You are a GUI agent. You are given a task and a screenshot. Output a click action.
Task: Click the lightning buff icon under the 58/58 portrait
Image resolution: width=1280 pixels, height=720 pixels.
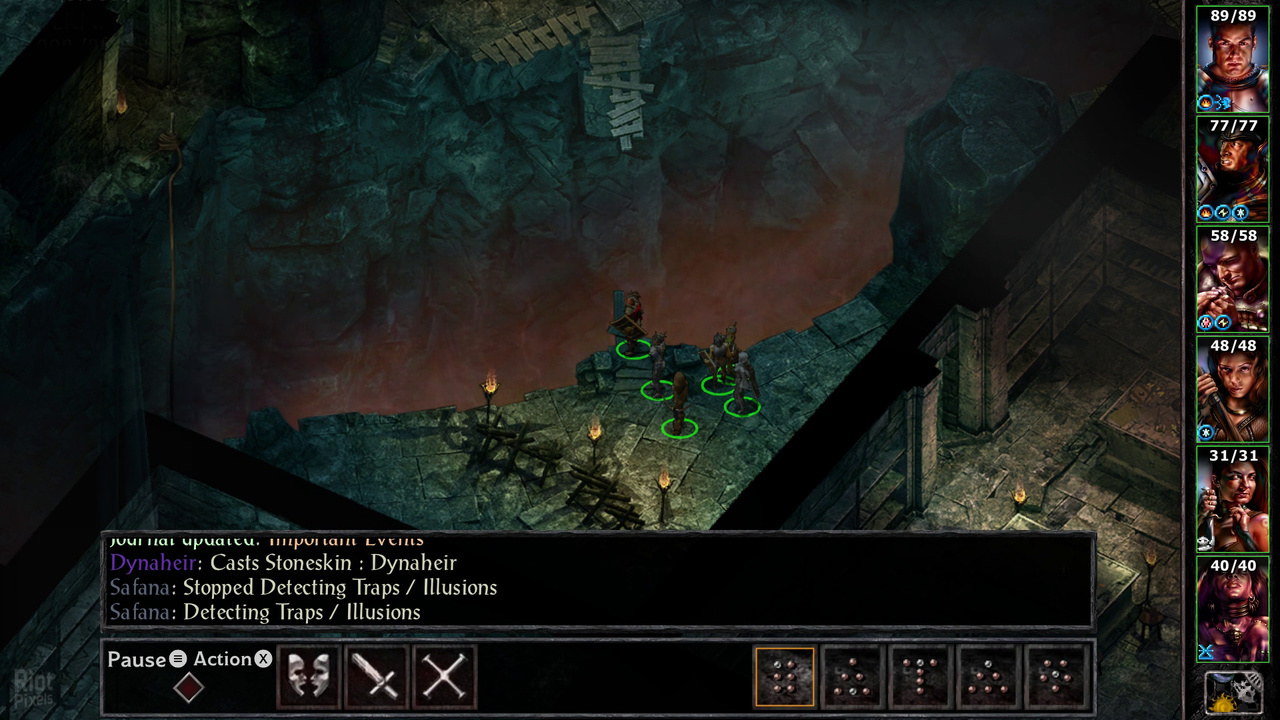1221,322
